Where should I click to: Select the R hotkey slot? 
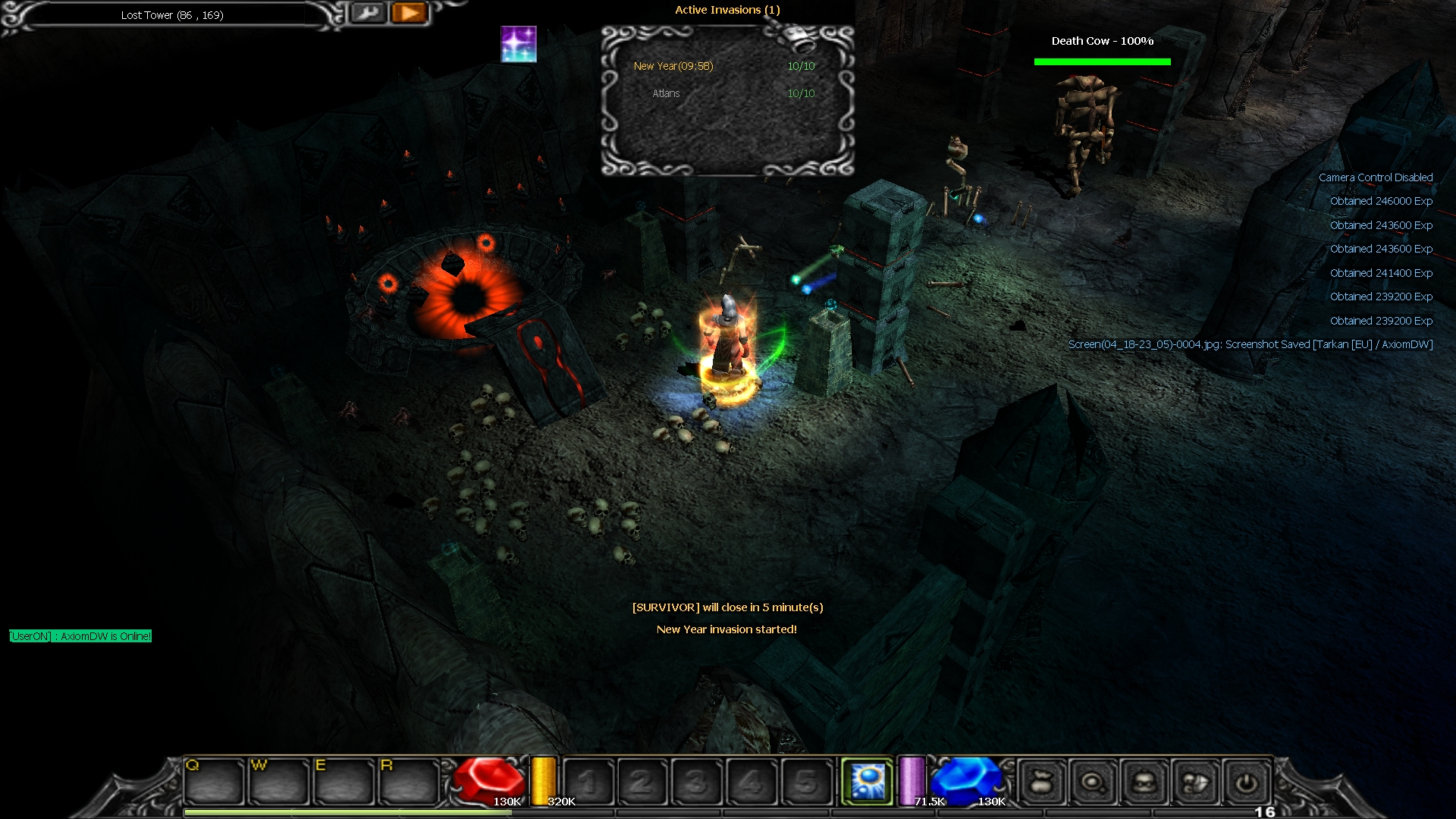(409, 781)
